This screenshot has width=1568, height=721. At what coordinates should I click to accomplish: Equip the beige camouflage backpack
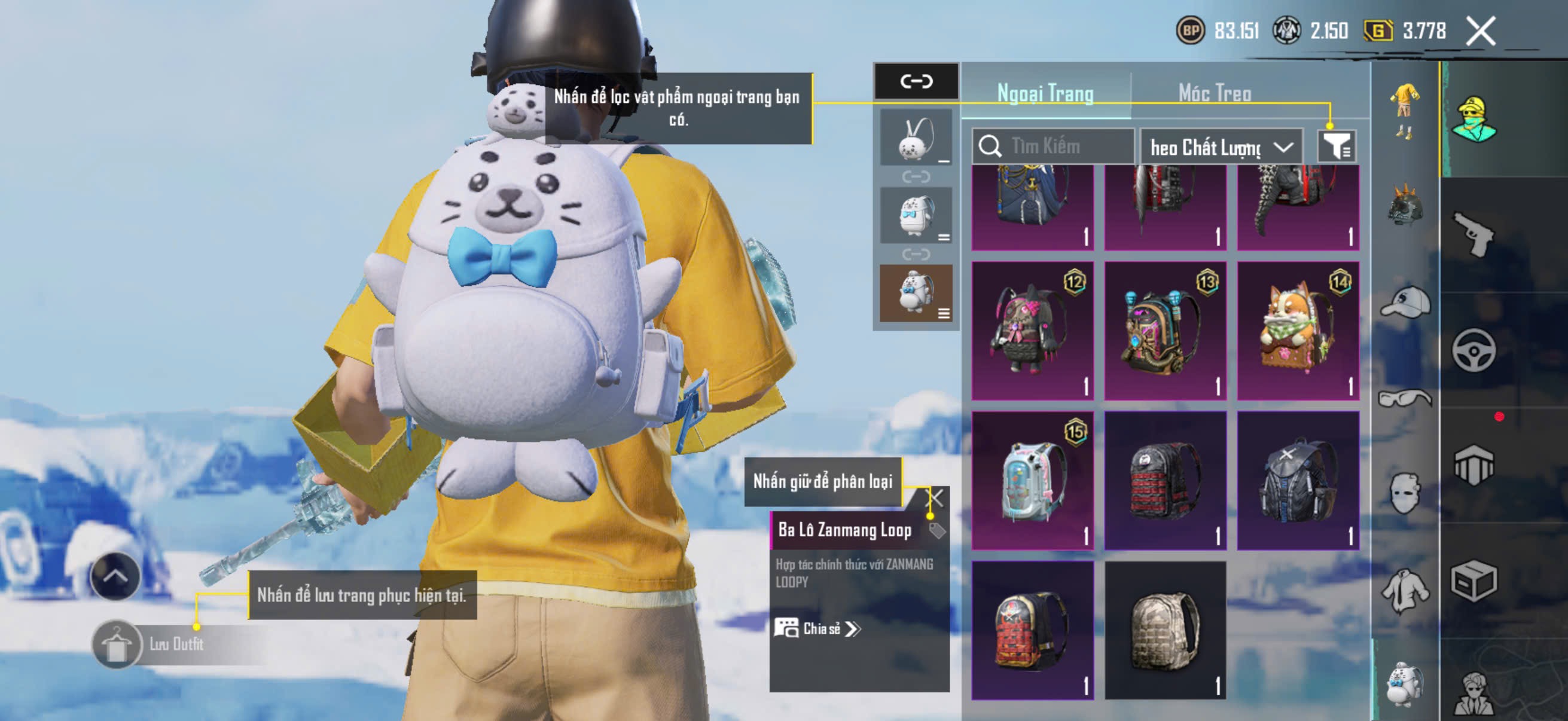[x=1165, y=630]
